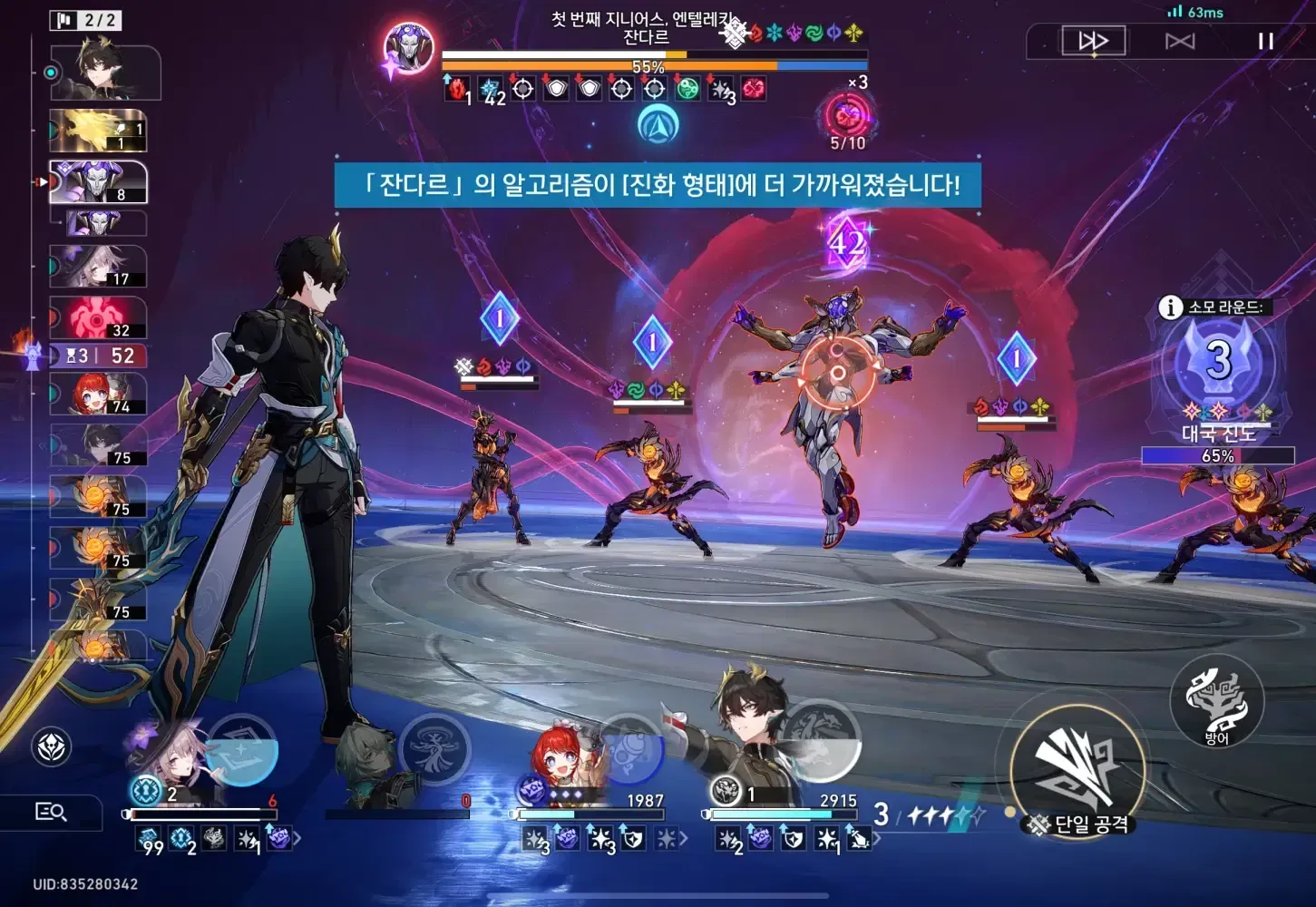
Task: Expand the leftmost character's buff chevron
Action: [297, 838]
